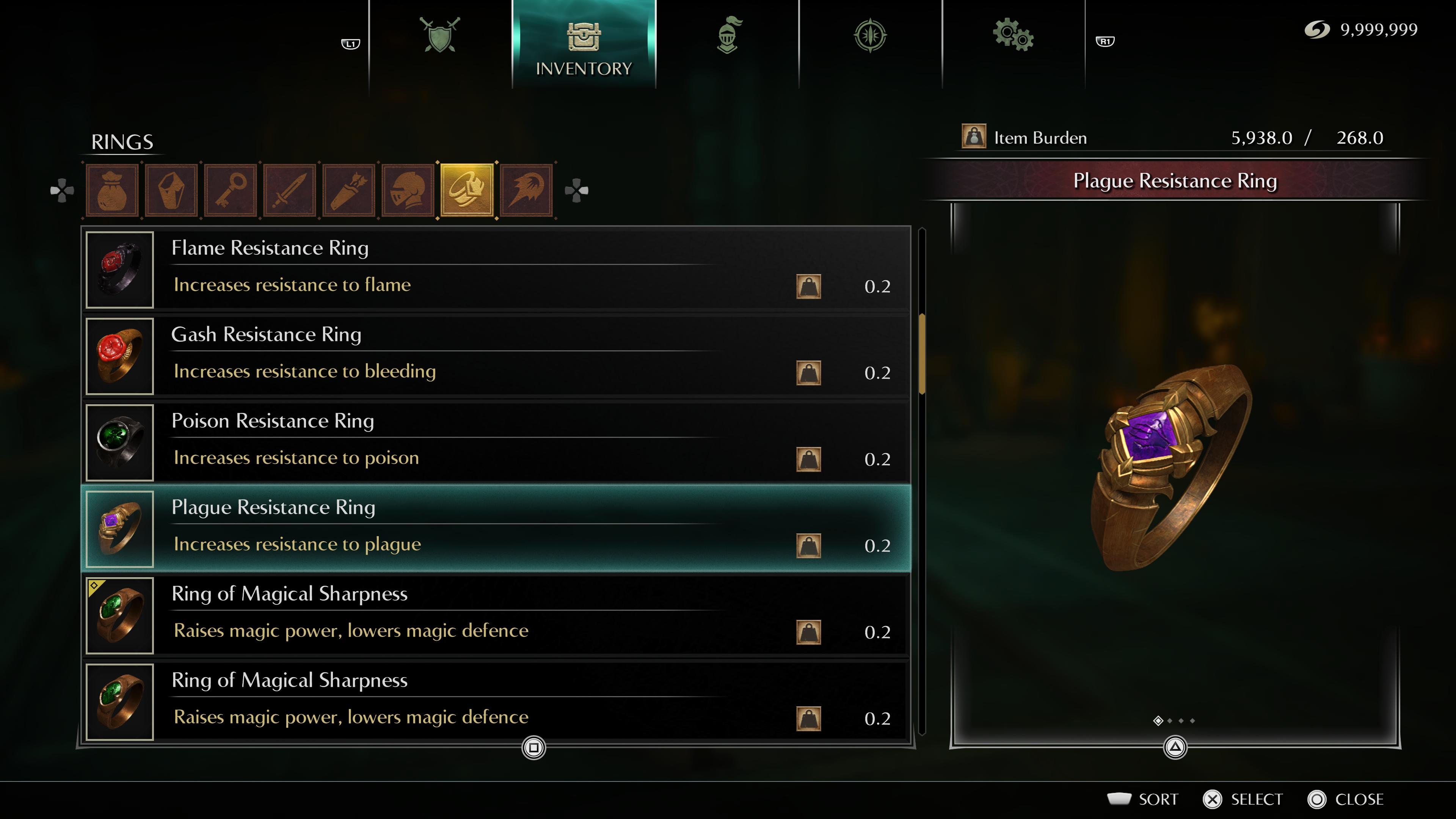Select the pouch item category

(x=113, y=190)
